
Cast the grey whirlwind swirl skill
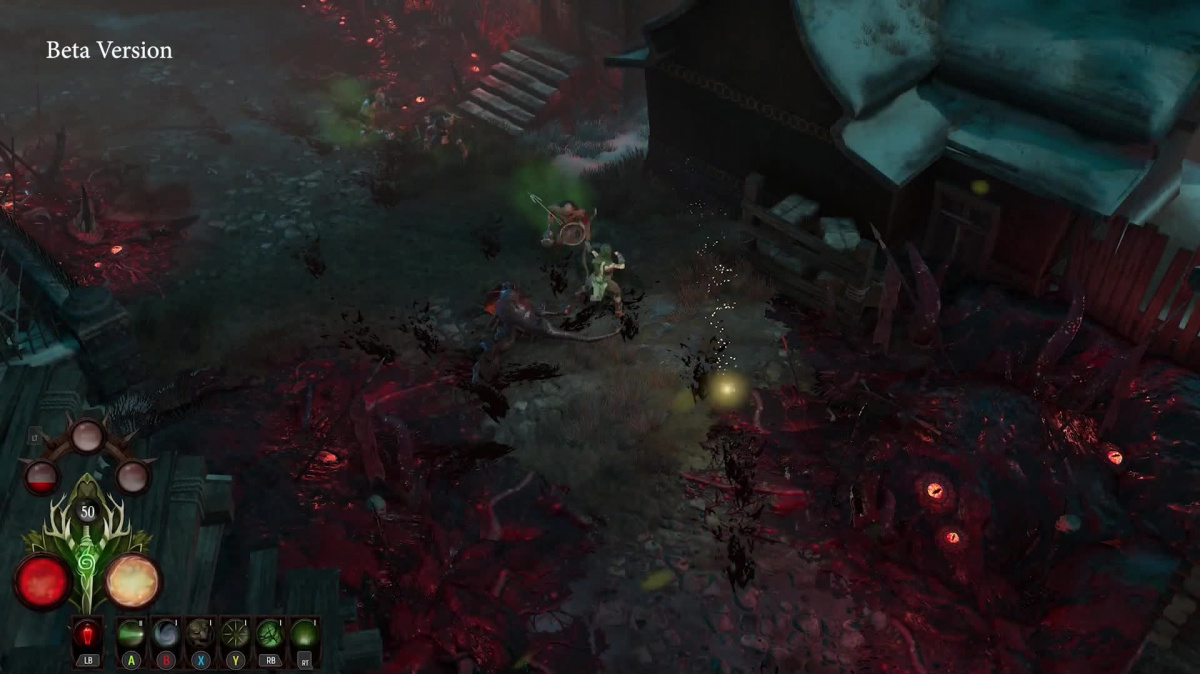point(165,634)
